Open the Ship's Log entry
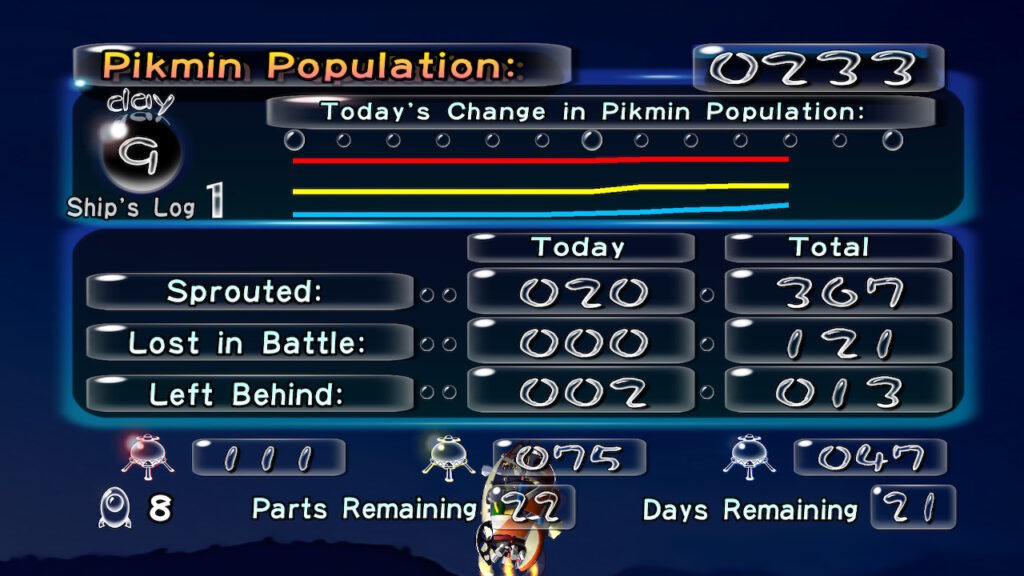Viewport: 1024px width, 576px height. point(145,206)
